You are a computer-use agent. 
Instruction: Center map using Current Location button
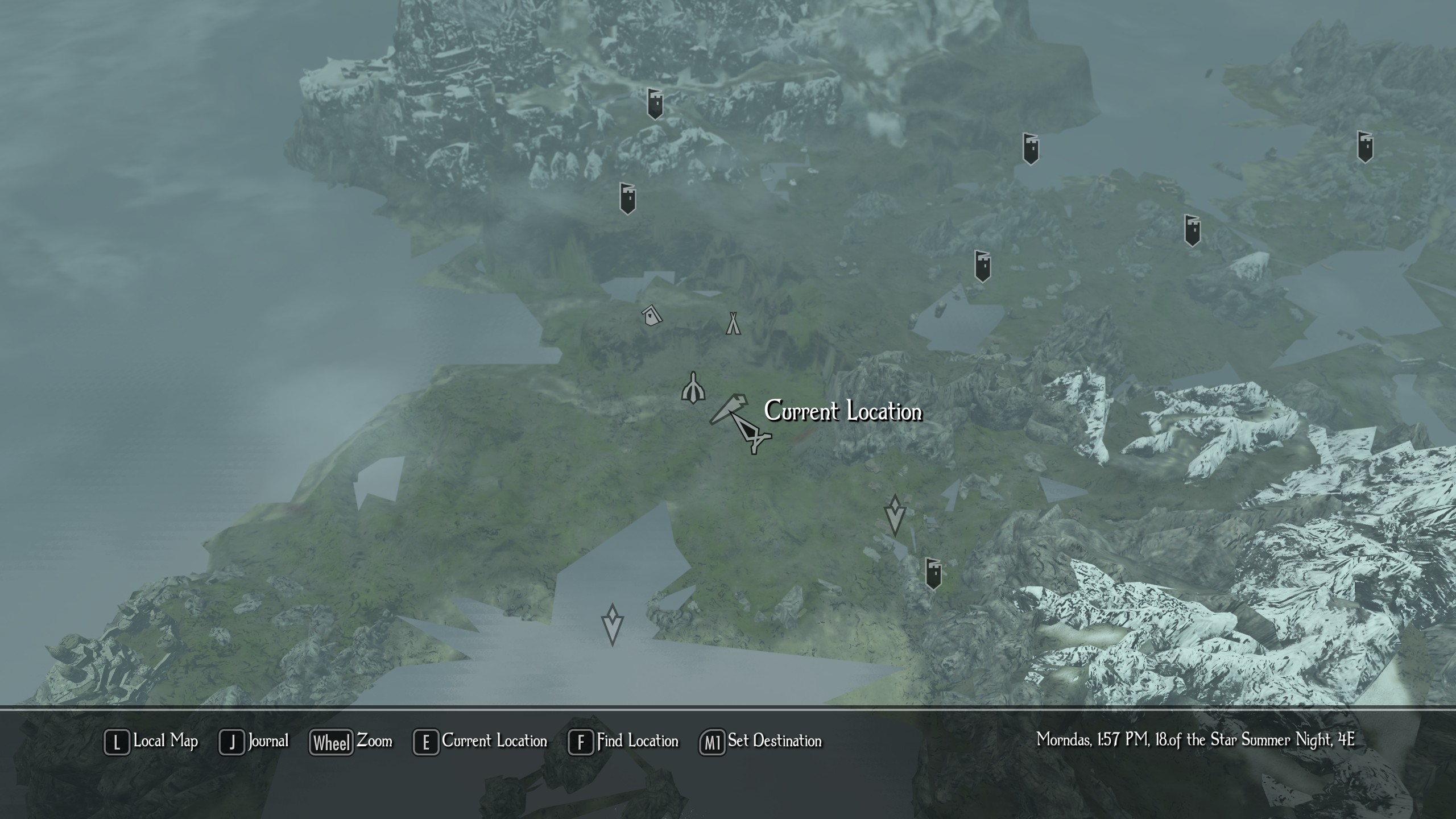tap(481, 742)
